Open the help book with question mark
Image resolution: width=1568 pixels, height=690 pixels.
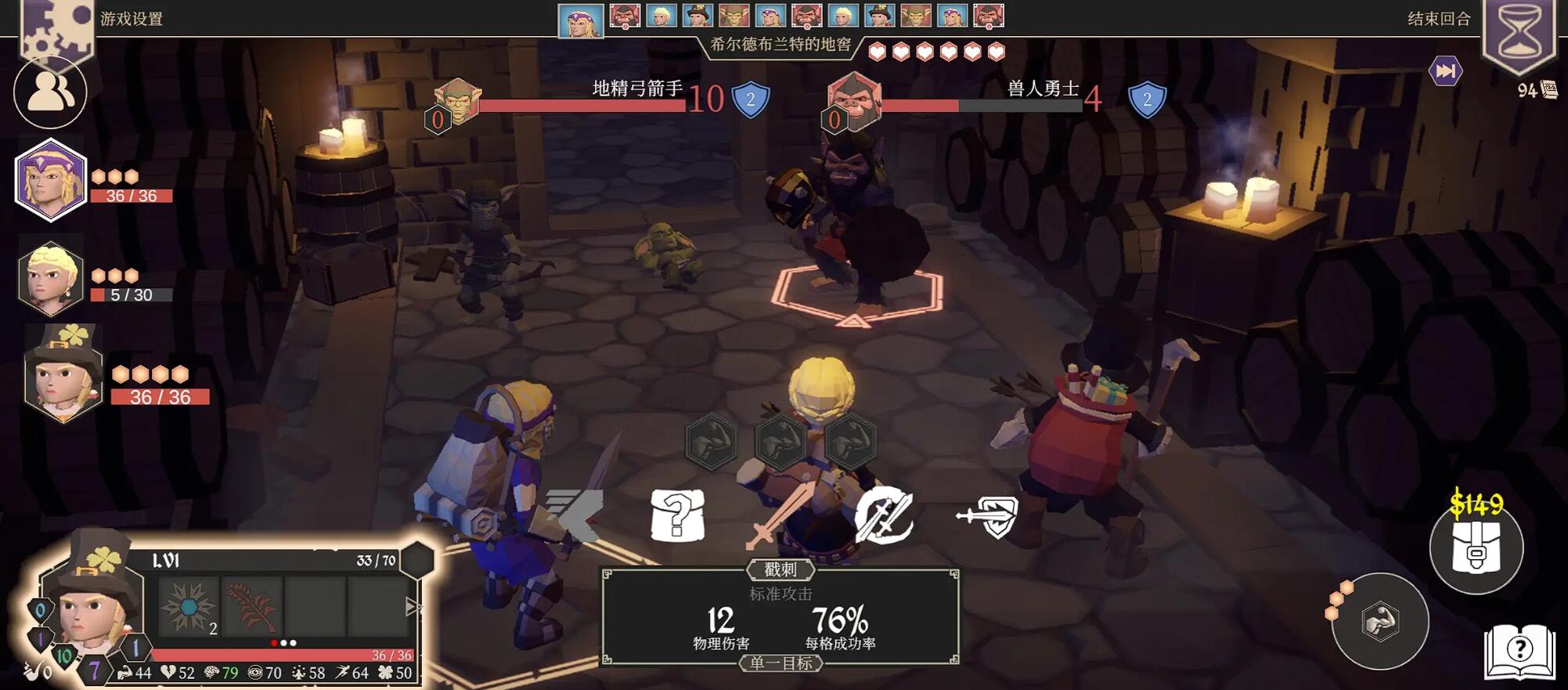pos(1519,649)
